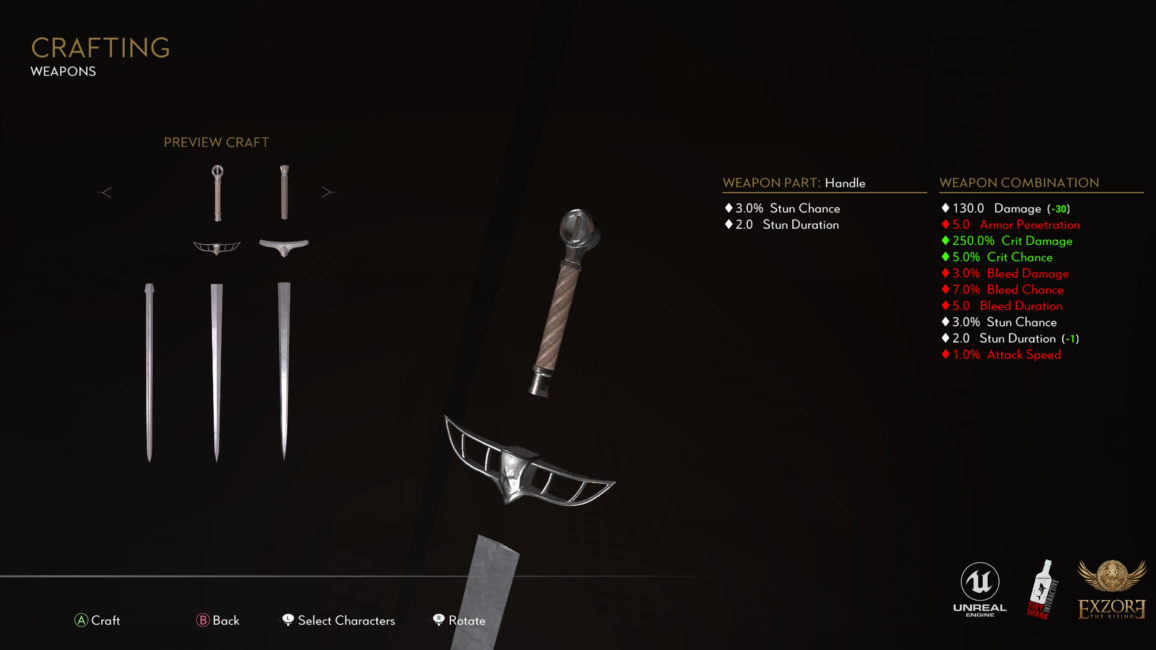Select the middle tapered blade
Viewport: 1156px width, 650px height.
(216, 370)
